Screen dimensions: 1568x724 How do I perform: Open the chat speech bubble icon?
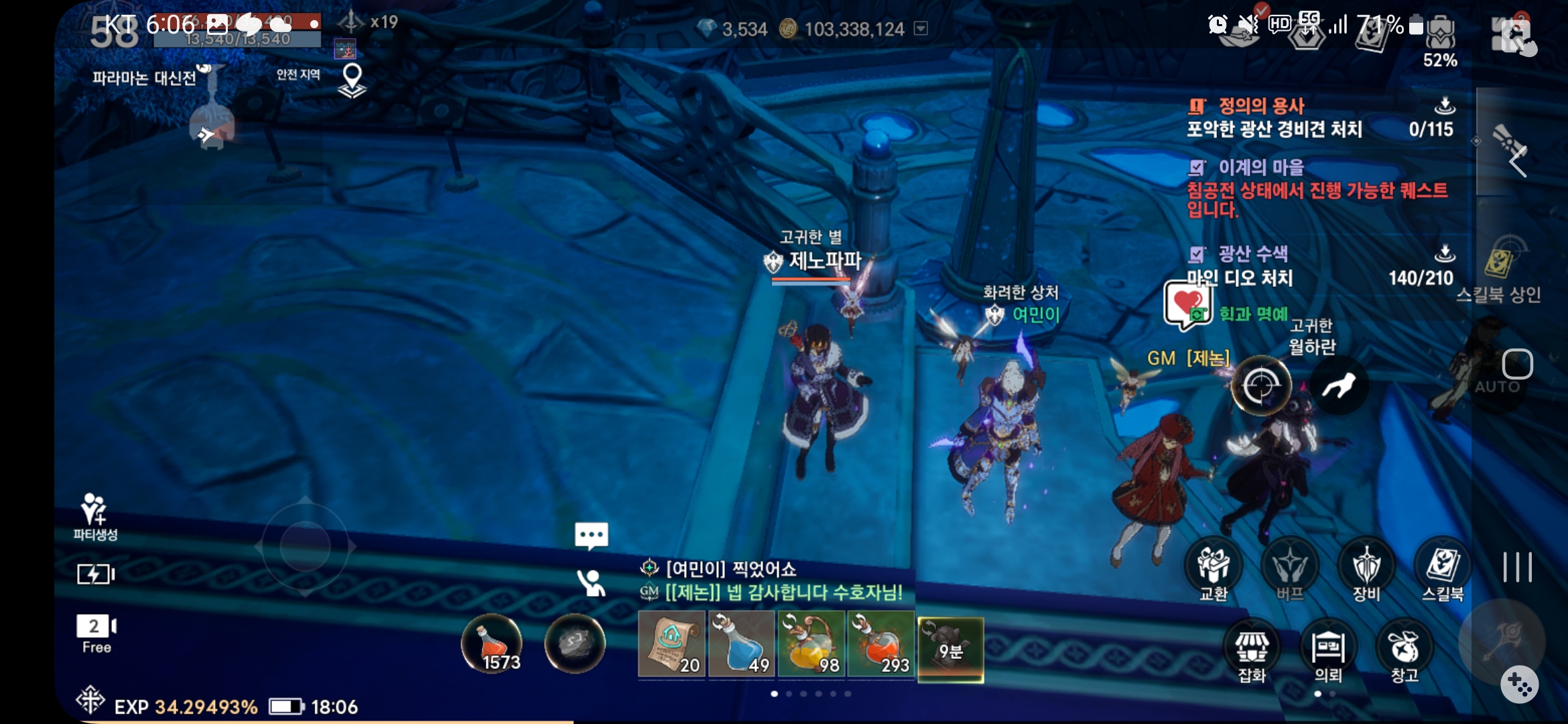coord(591,536)
